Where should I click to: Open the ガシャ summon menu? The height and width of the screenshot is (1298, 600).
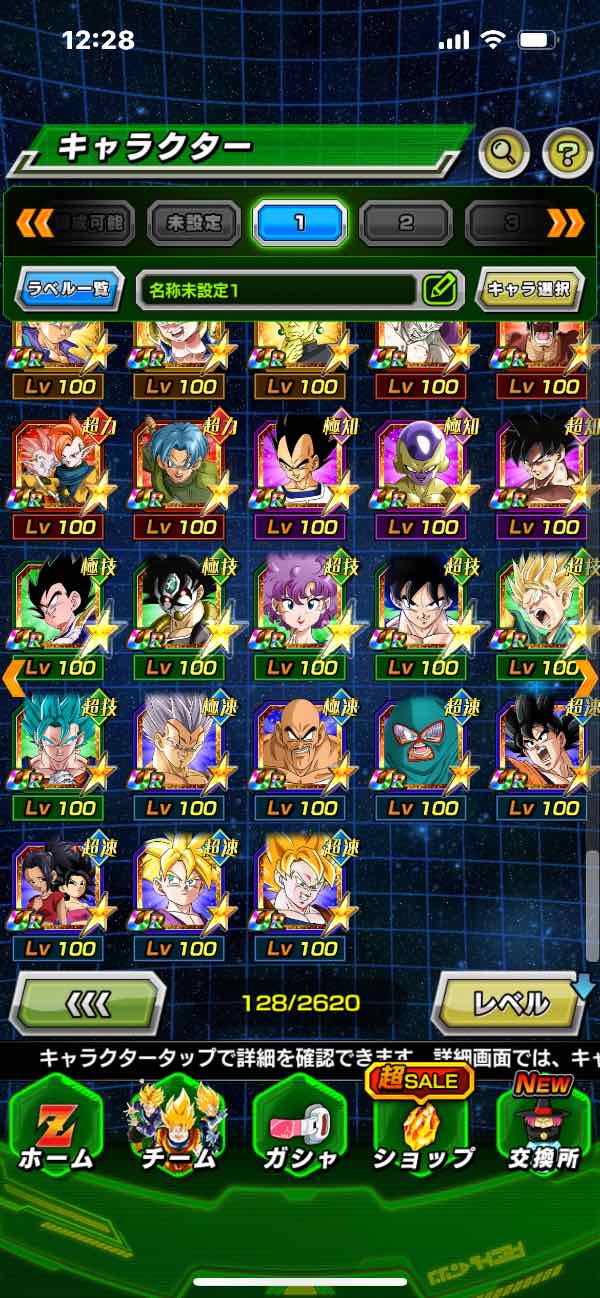pyautogui.click(x=299, y=1130)
